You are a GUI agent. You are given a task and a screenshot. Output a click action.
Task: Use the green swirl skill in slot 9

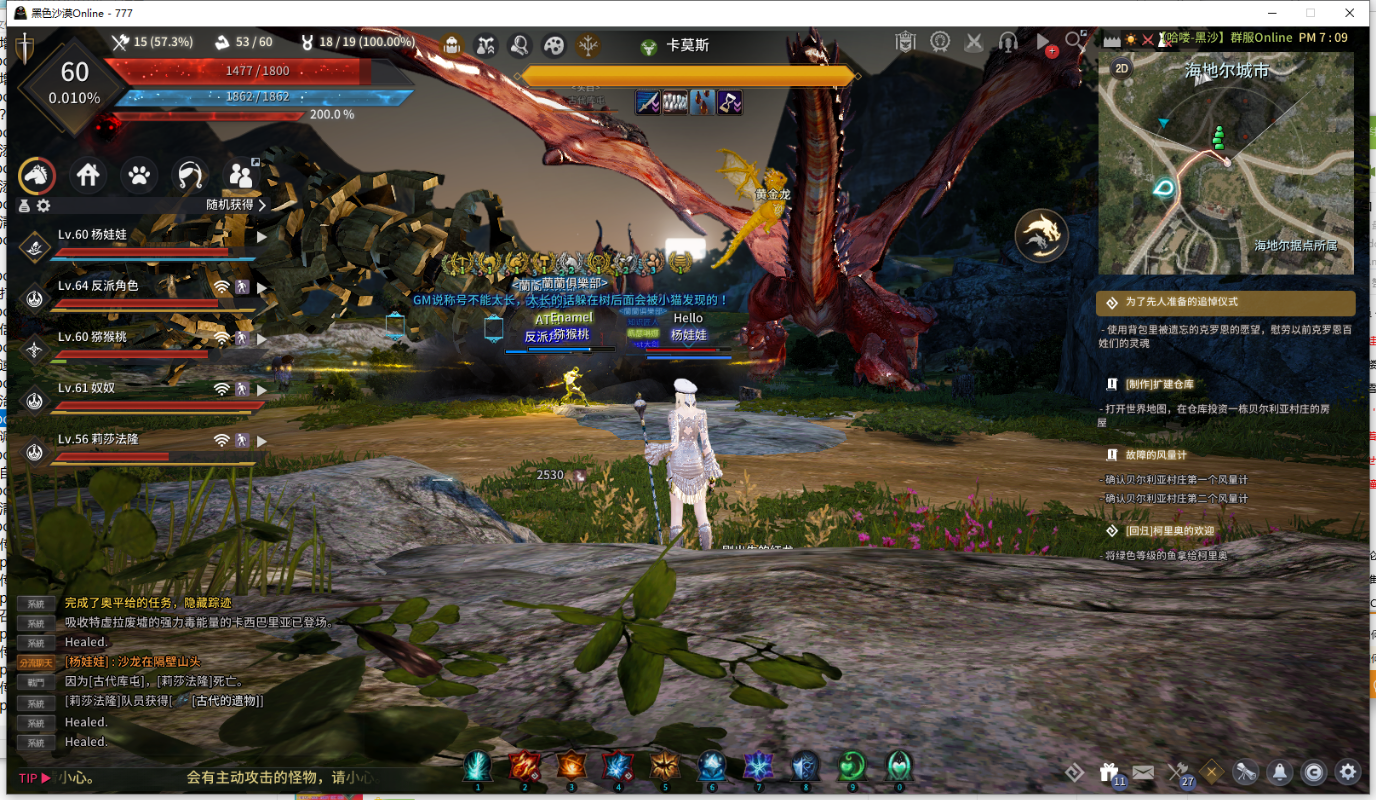[x=852, y=767]
